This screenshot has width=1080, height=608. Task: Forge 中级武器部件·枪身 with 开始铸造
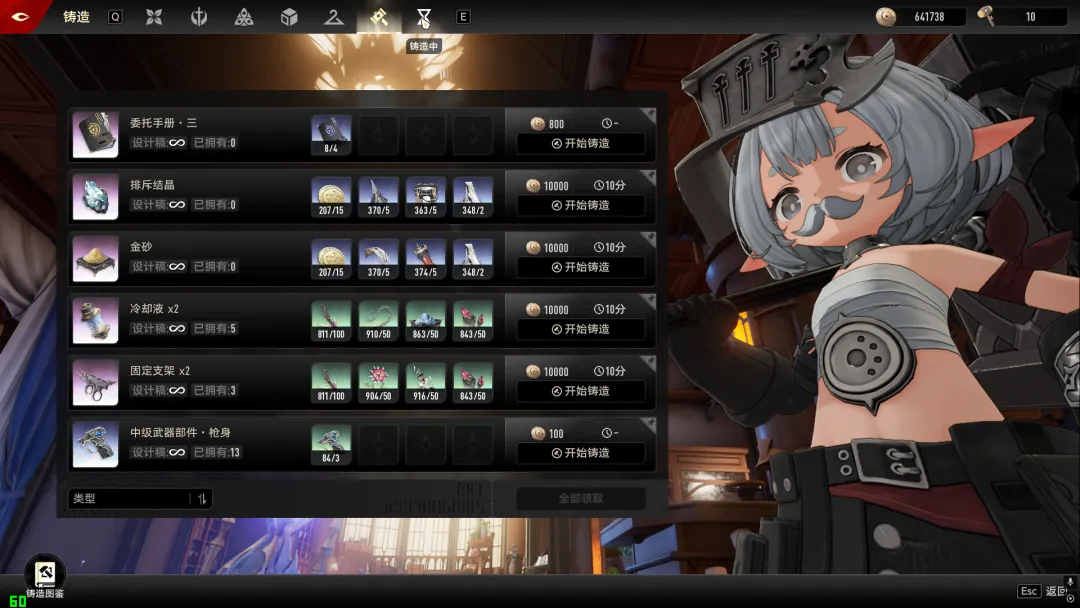[580, 453]
